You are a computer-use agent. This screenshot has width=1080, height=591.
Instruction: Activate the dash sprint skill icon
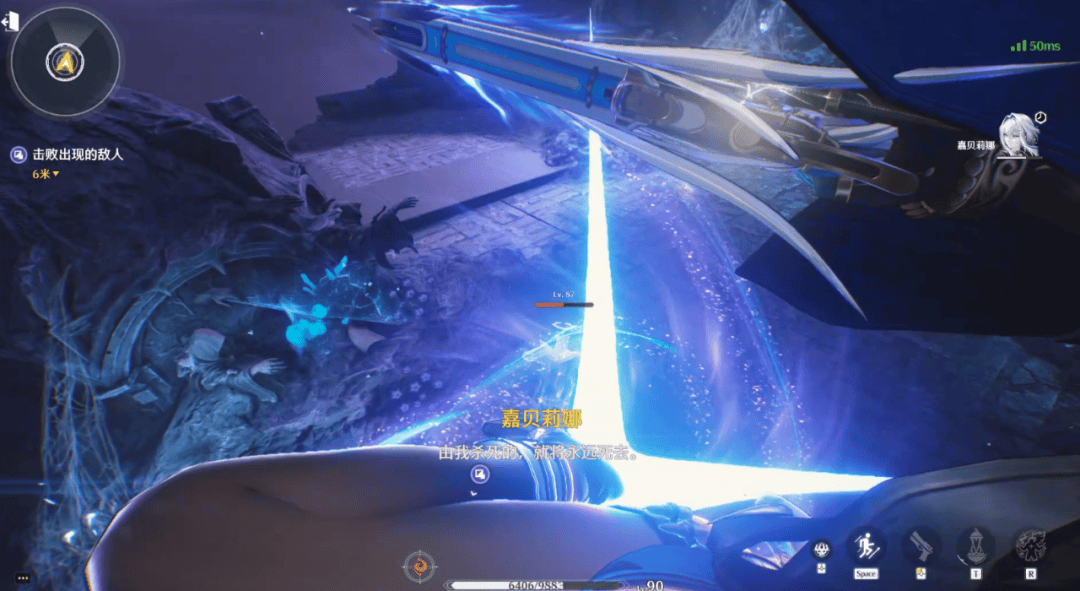[865, 546]
